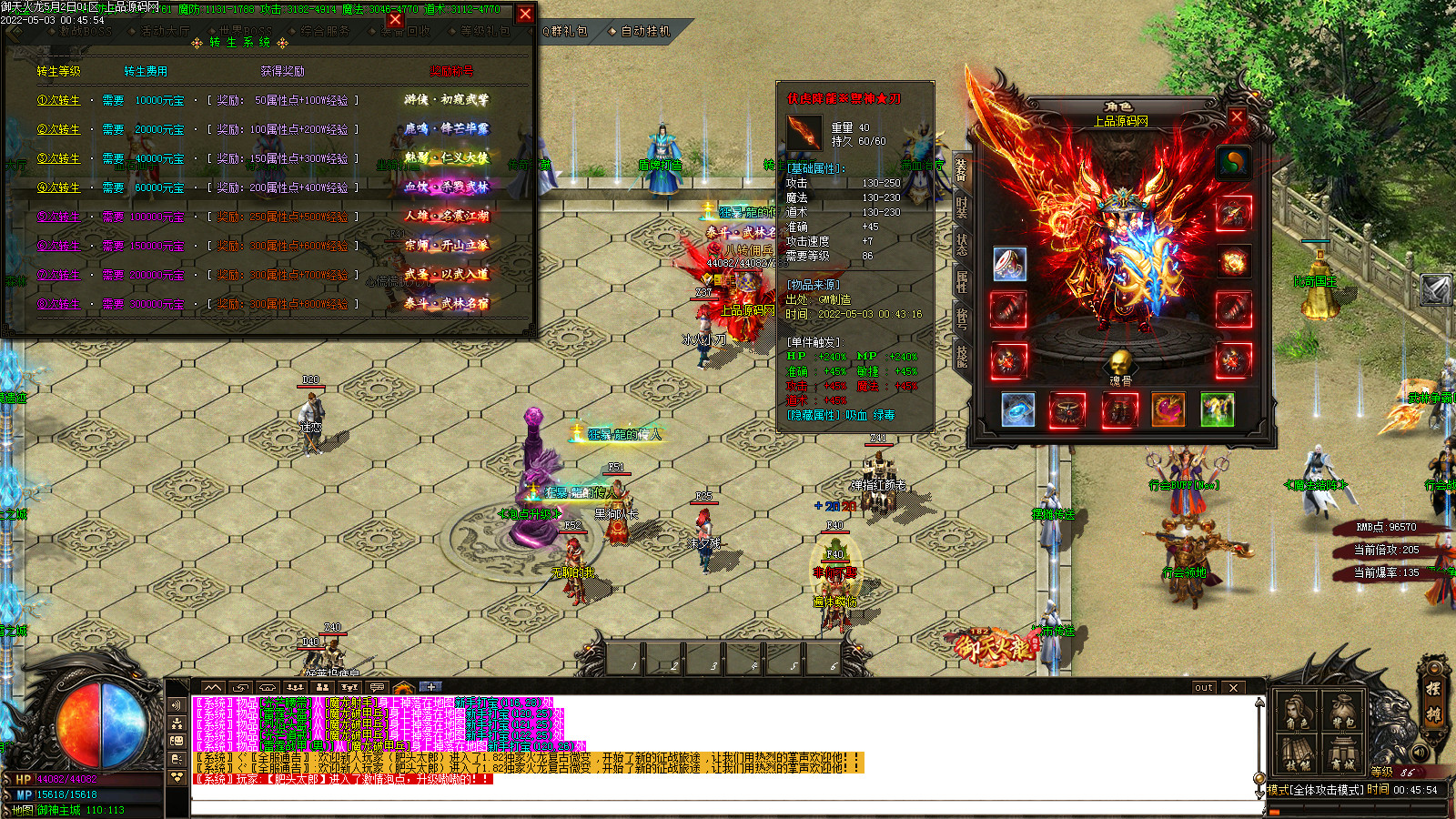Show the 技能 skills tab in character panel
Viewport: 1456px width, 819px height.
click(961, 356)
